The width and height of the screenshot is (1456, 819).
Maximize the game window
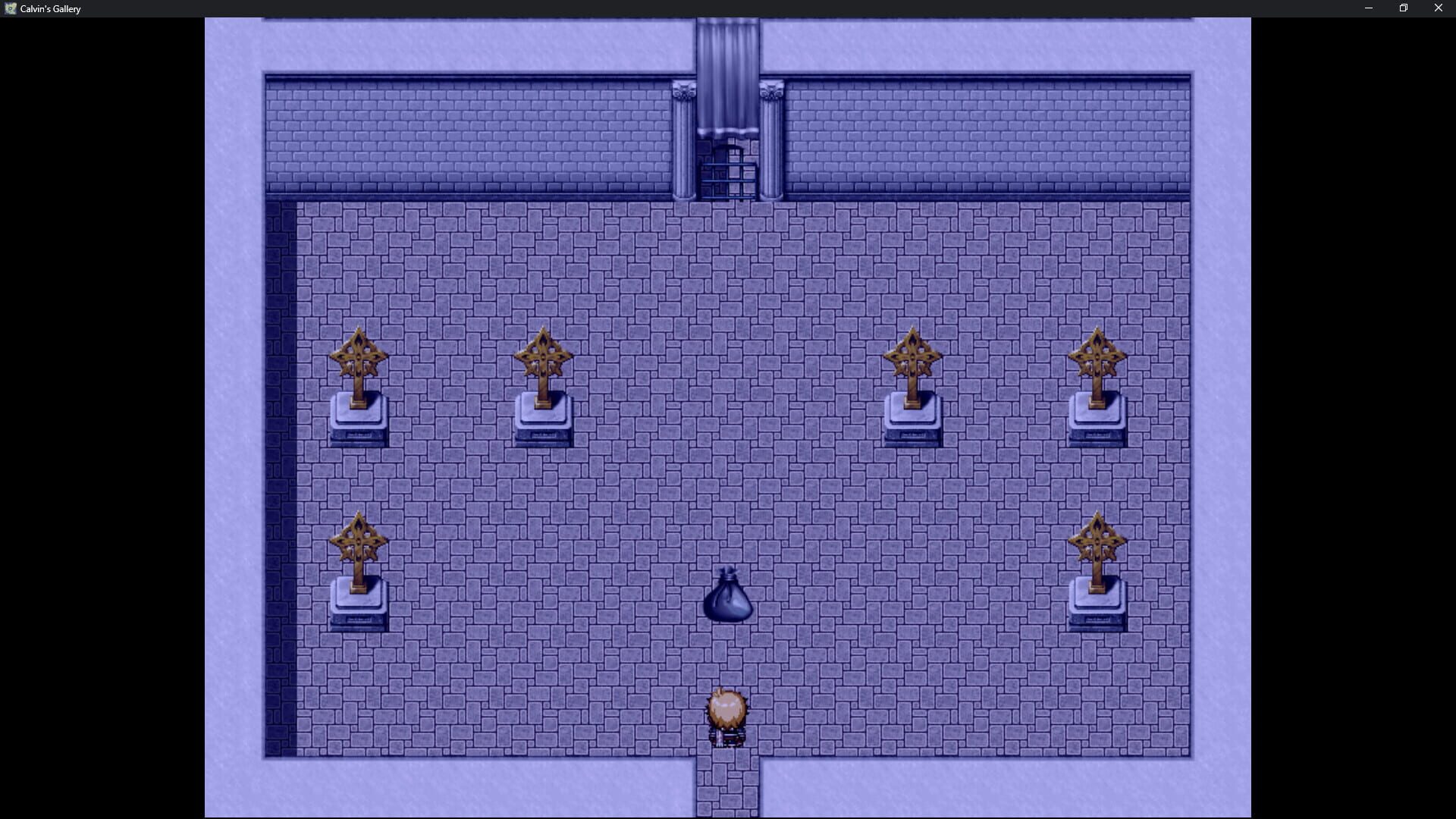pyautogui.click(x=1403, y=8)
